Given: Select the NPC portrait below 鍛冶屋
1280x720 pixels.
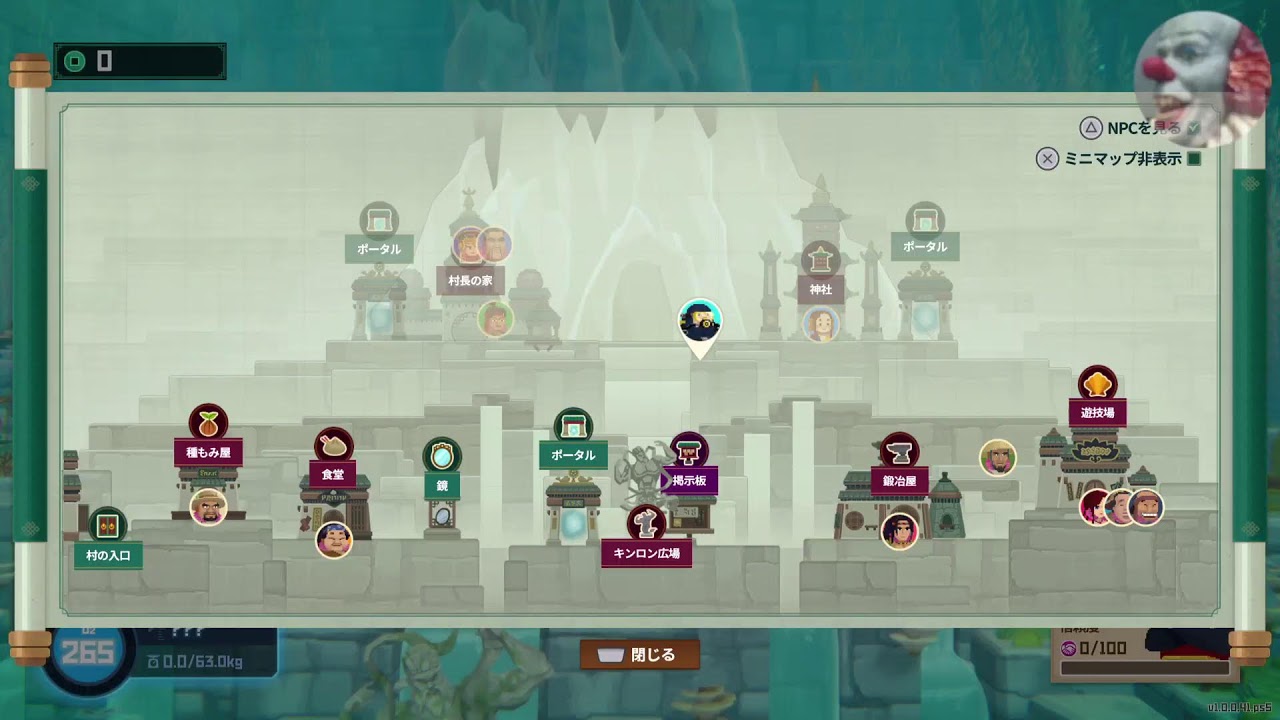Looking at the screenshot, I should coord(900,530).
